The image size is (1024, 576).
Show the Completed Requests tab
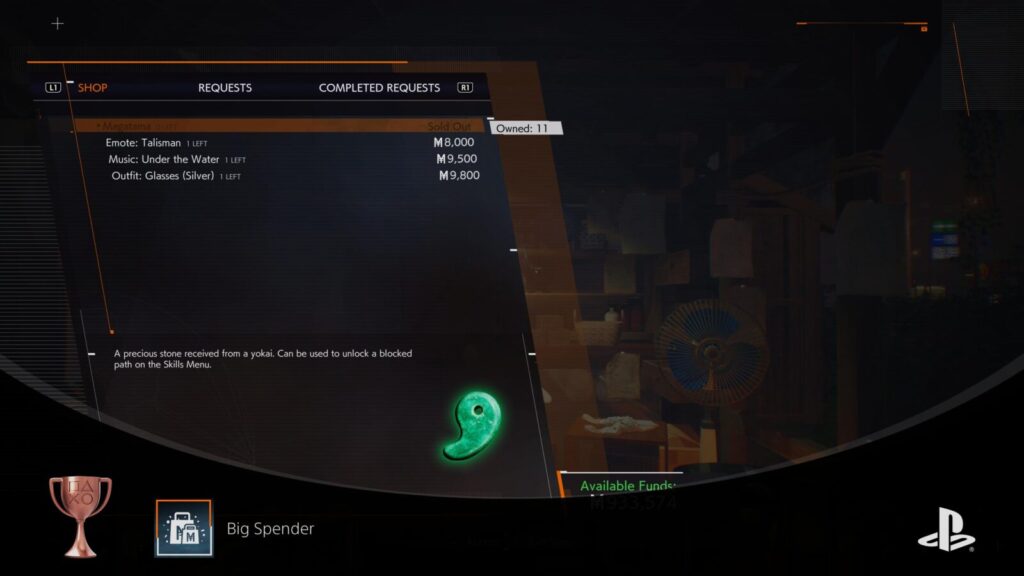(x=379, y=87)
